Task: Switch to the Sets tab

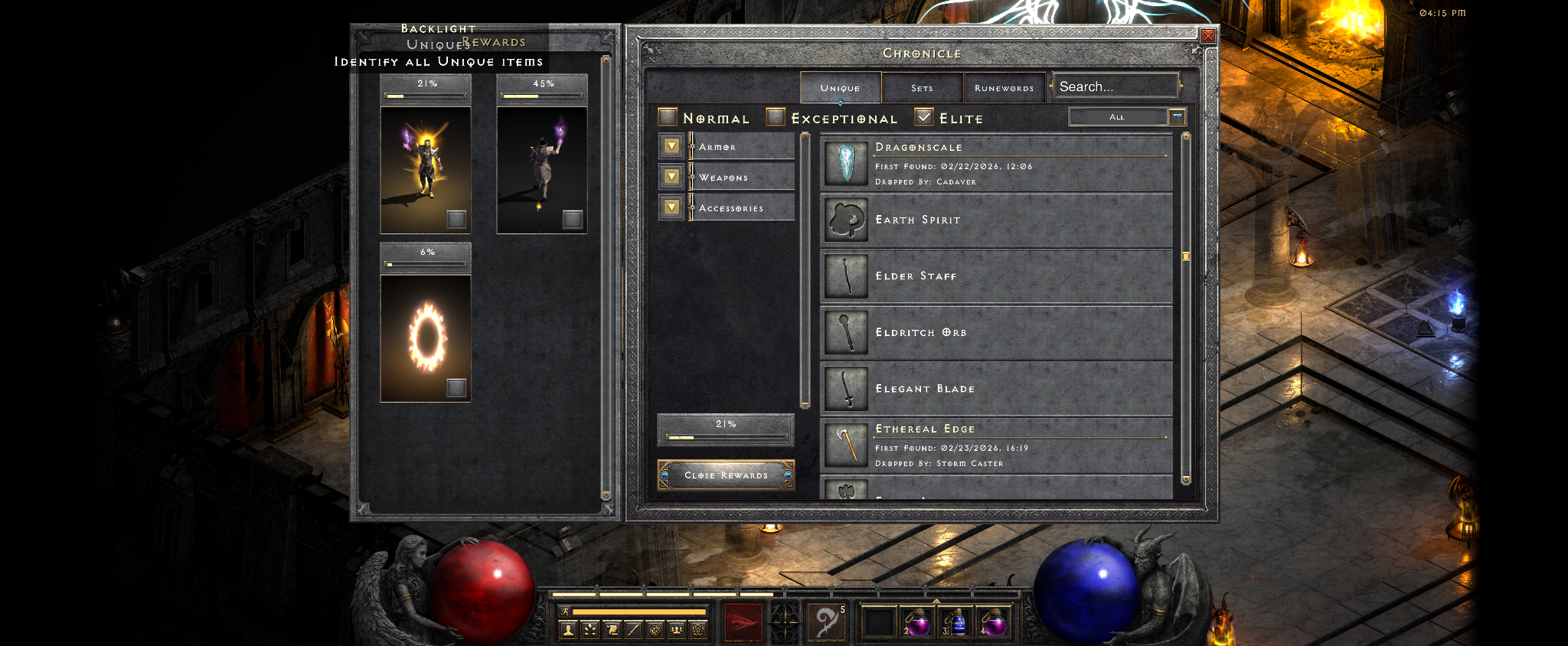Action: pyautogui.click(x=922, y=88)
